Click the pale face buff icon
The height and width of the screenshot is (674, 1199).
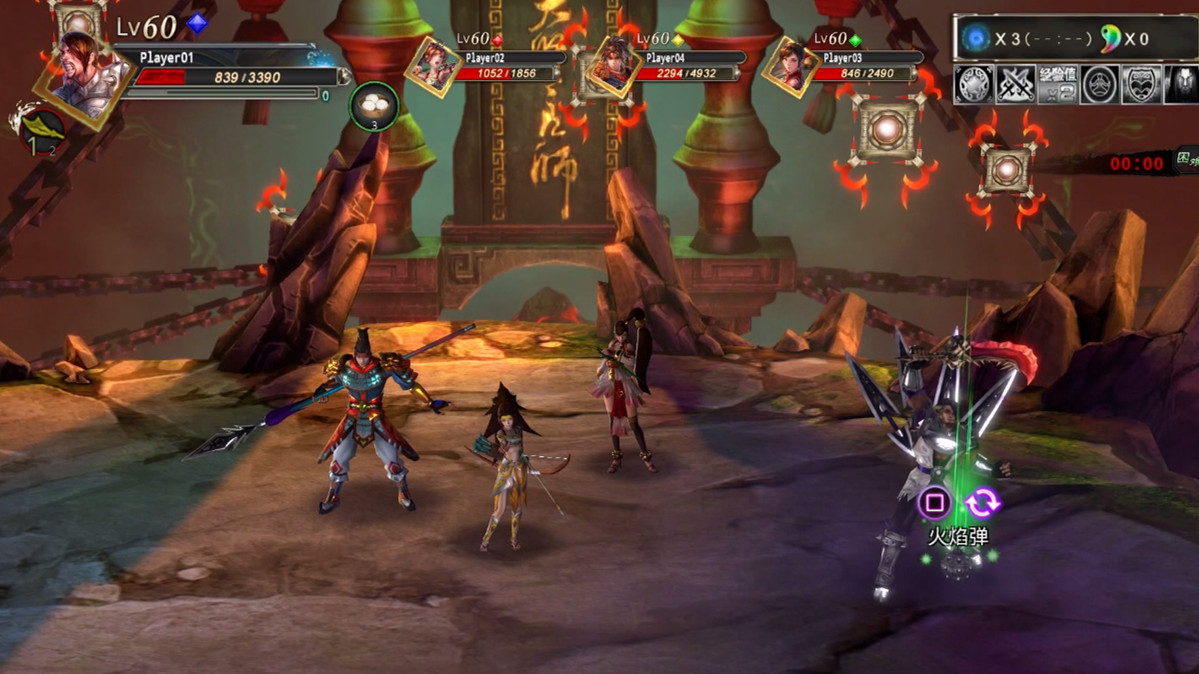tap(1182, 85)
